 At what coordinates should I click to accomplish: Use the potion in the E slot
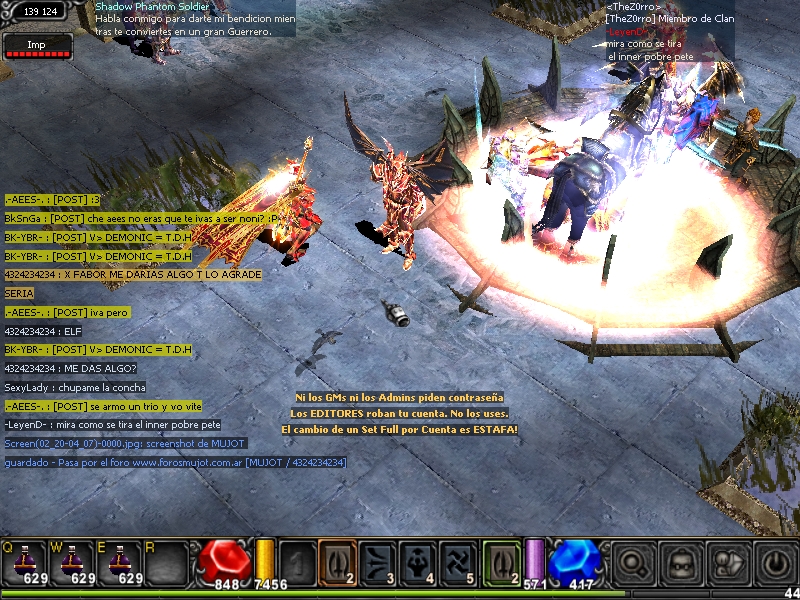pos(119,562)
